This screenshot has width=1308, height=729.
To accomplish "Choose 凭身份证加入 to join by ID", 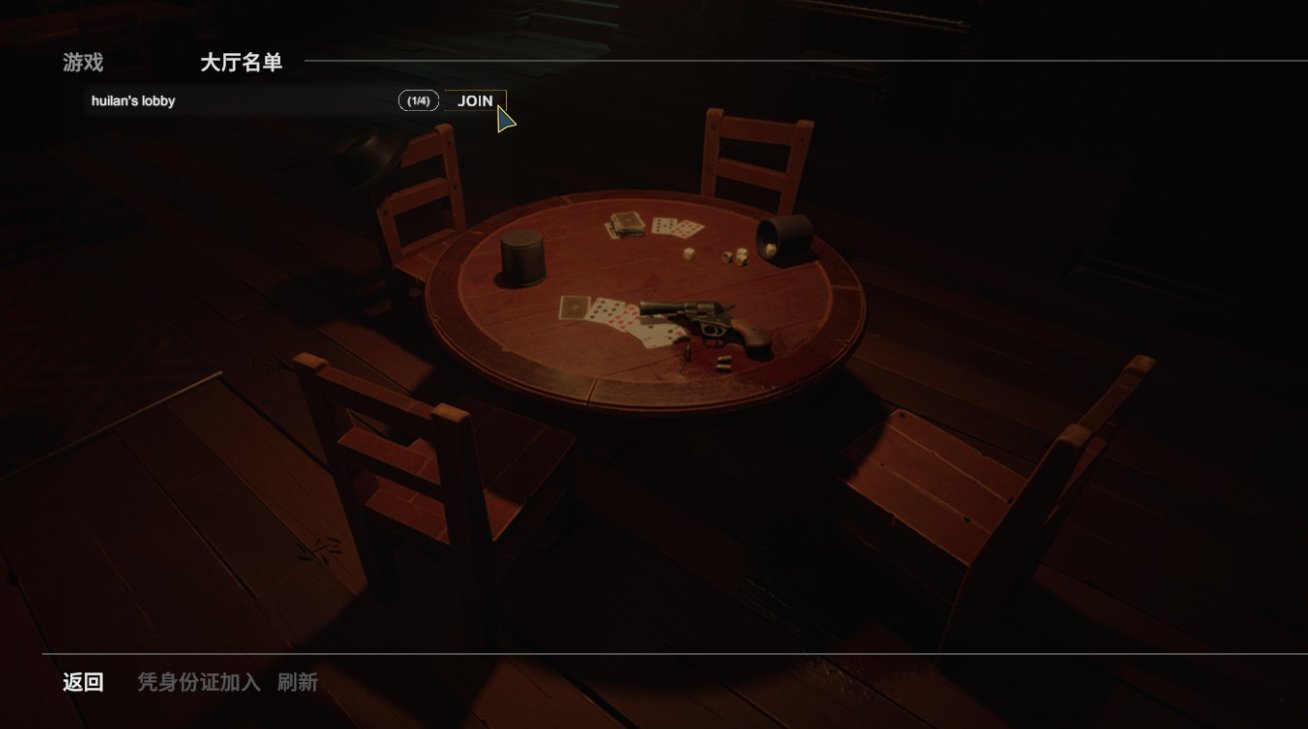I will [198, 682].
